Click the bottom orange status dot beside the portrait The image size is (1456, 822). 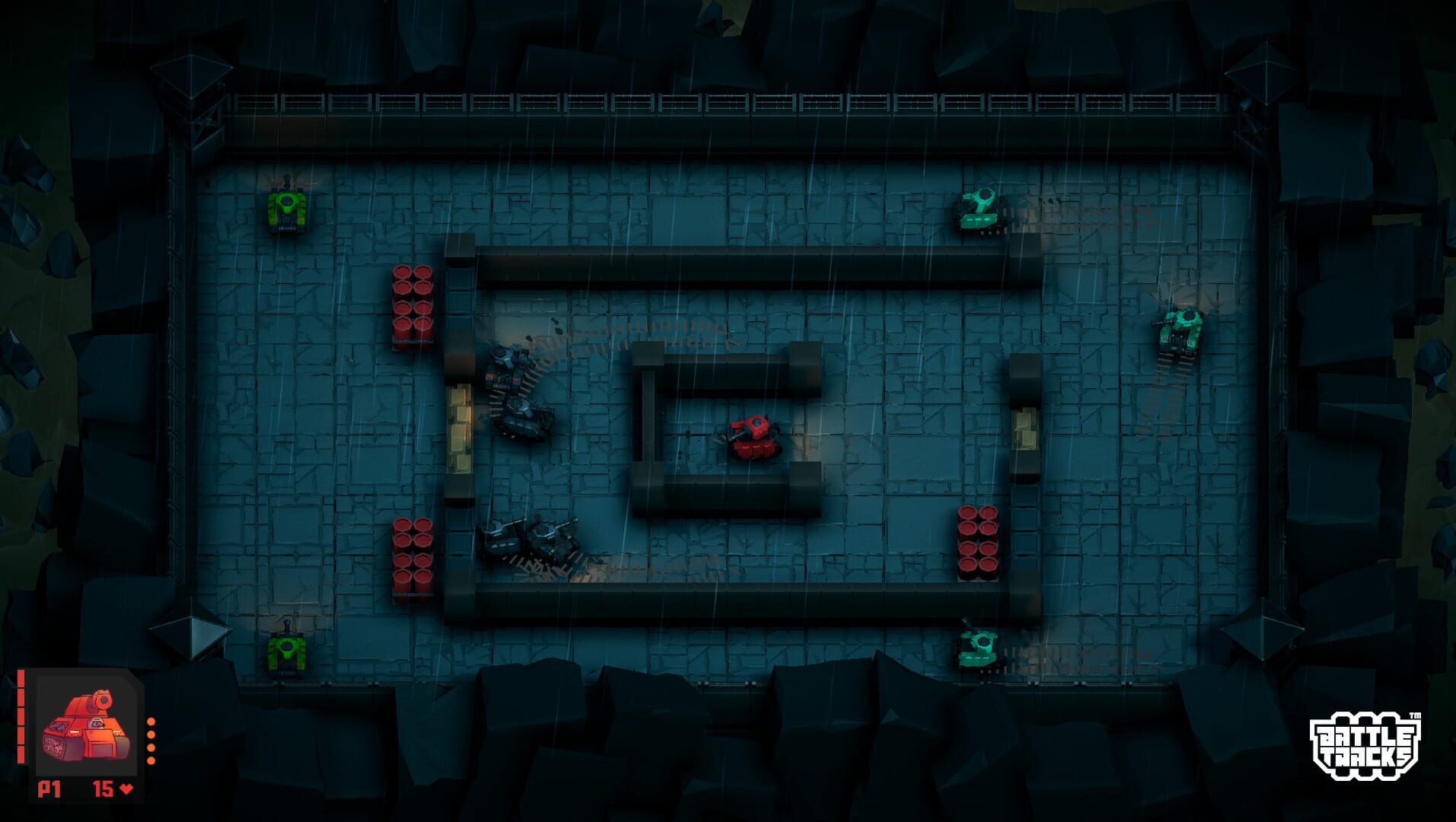point(151,760)
